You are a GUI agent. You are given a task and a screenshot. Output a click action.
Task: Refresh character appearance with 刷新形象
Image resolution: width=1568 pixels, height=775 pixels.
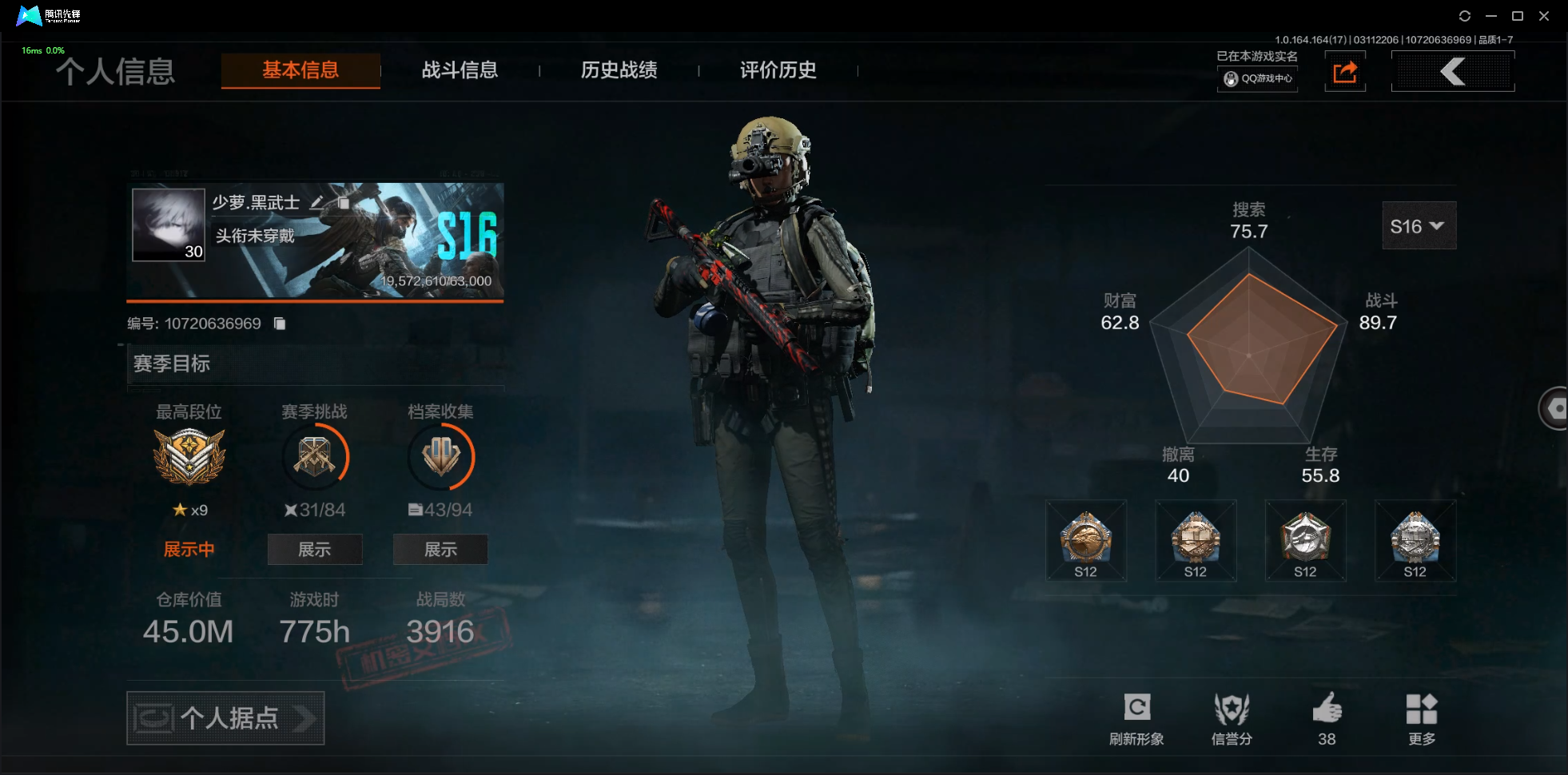click(1136, 717)
